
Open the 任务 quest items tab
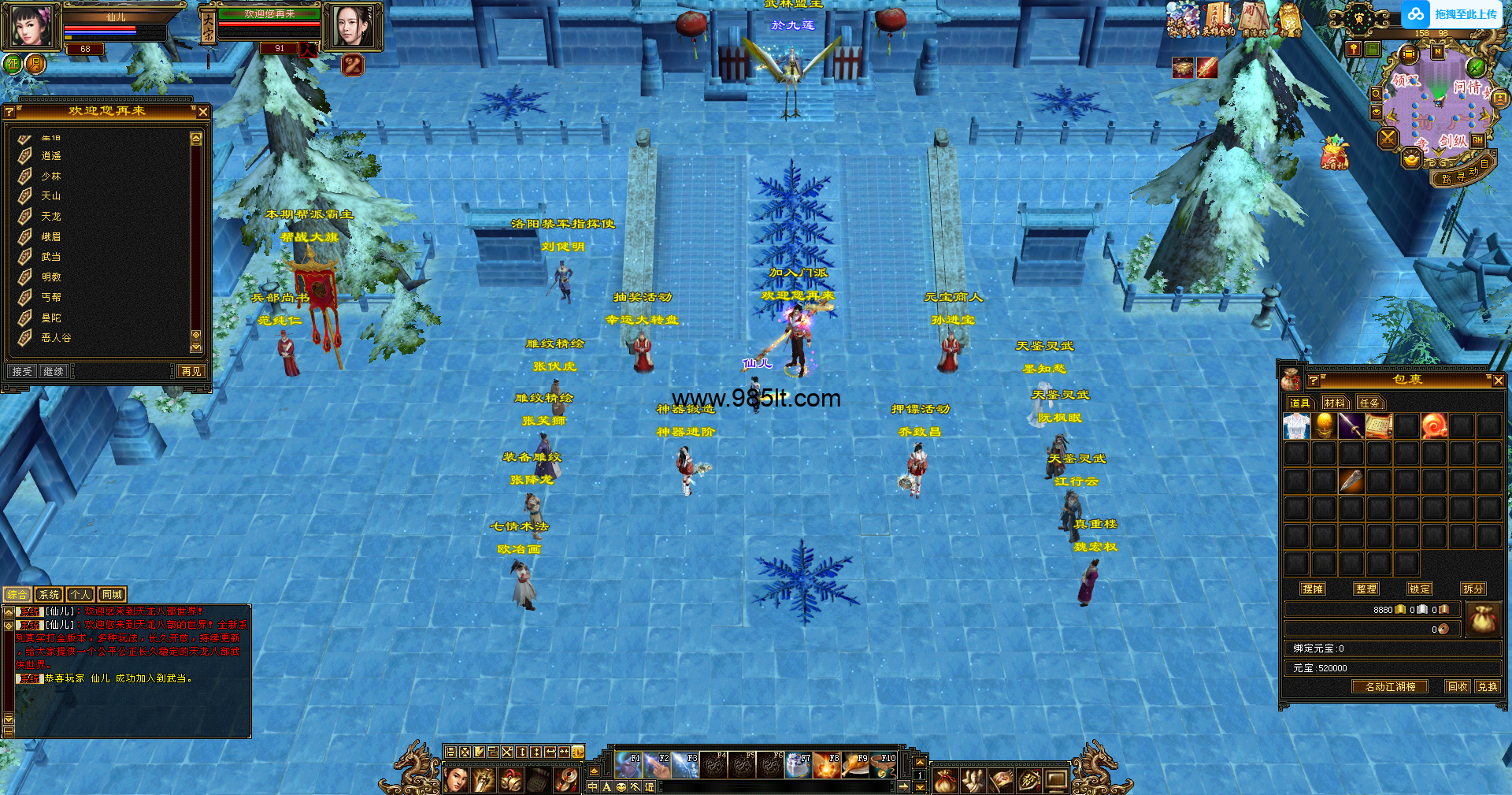point(1369,403)
